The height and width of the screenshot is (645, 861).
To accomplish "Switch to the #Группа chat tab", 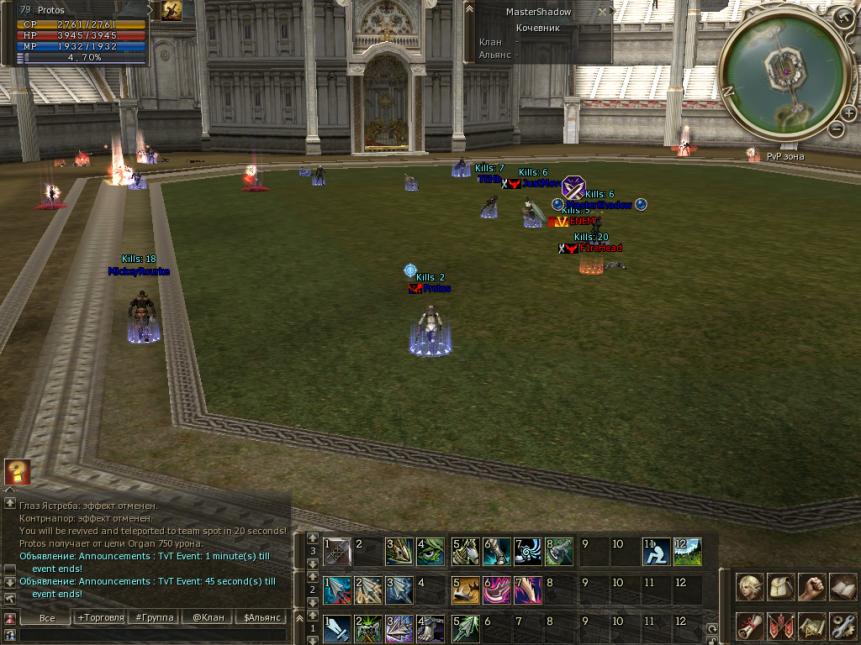I will click(155, 618).
